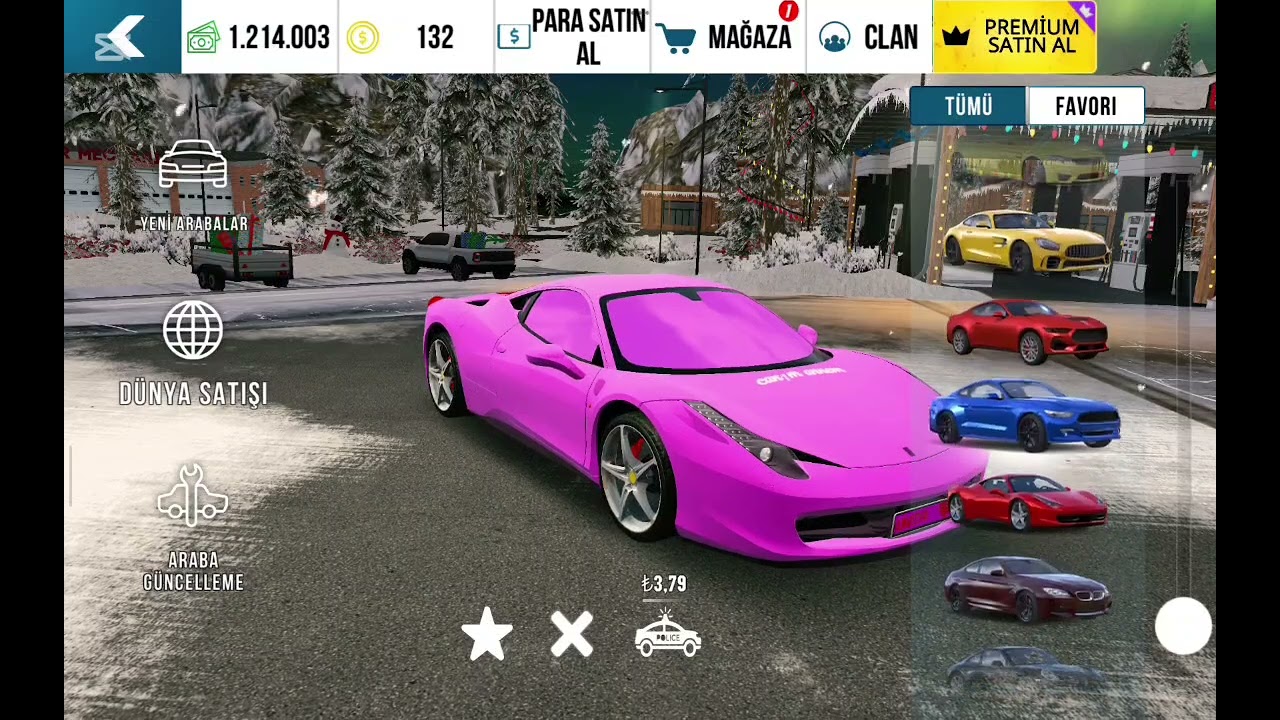
Task: Open the Mağaza shop
Action: pos(729,37)
